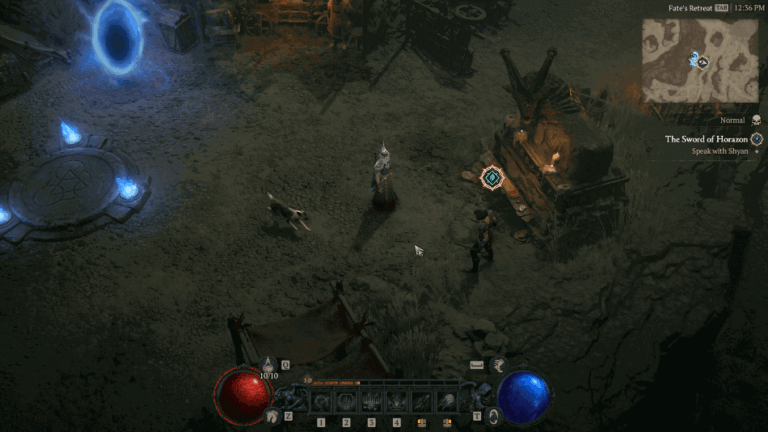The height and width of the screenshot is (432, 768).
Task: Open the minimap of Fate's Retreat
Action: click(x=699, y=60)
